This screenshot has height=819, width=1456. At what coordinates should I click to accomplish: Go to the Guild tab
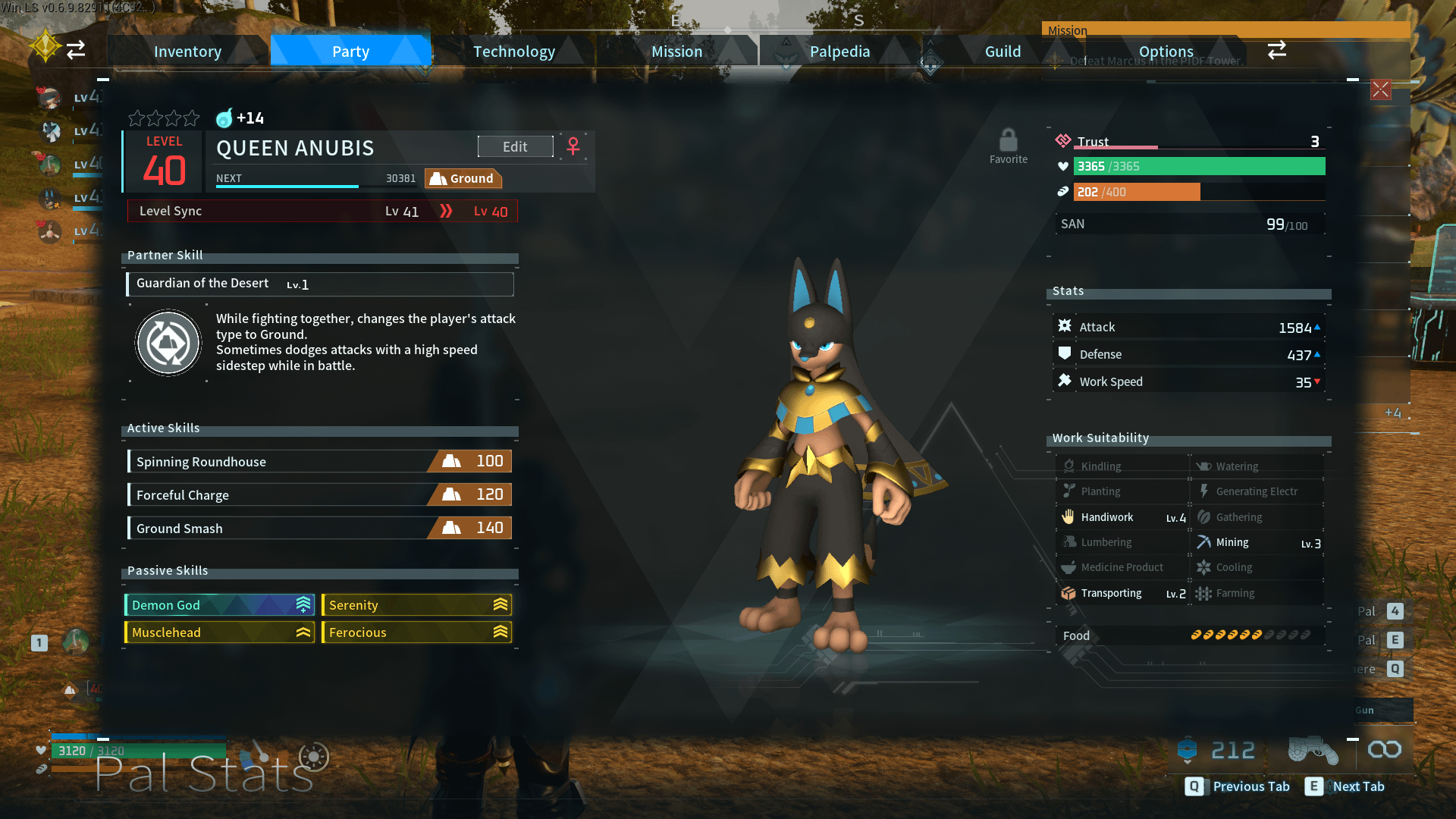1003,52
